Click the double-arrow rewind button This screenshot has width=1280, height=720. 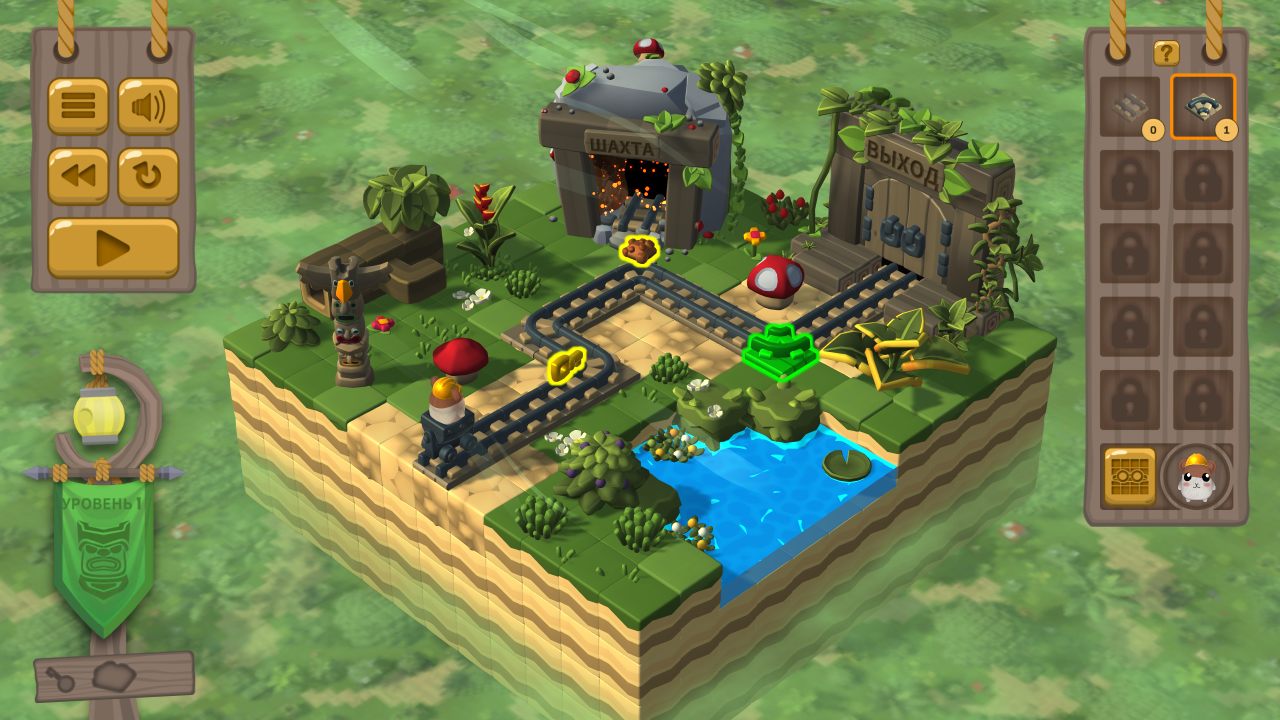click(x=78, y=176)
